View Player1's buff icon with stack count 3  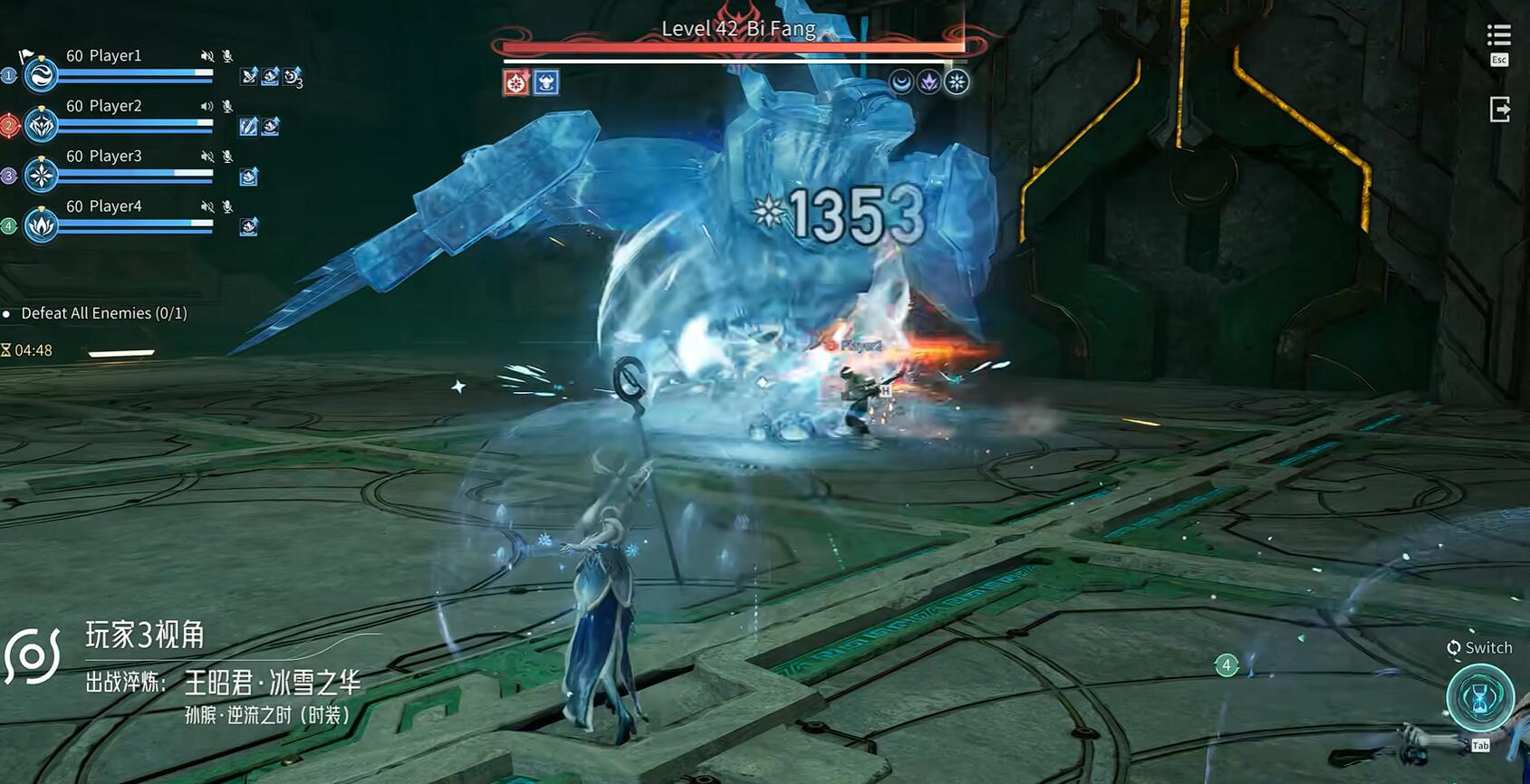pyautogui.click(x=292, y=77)
